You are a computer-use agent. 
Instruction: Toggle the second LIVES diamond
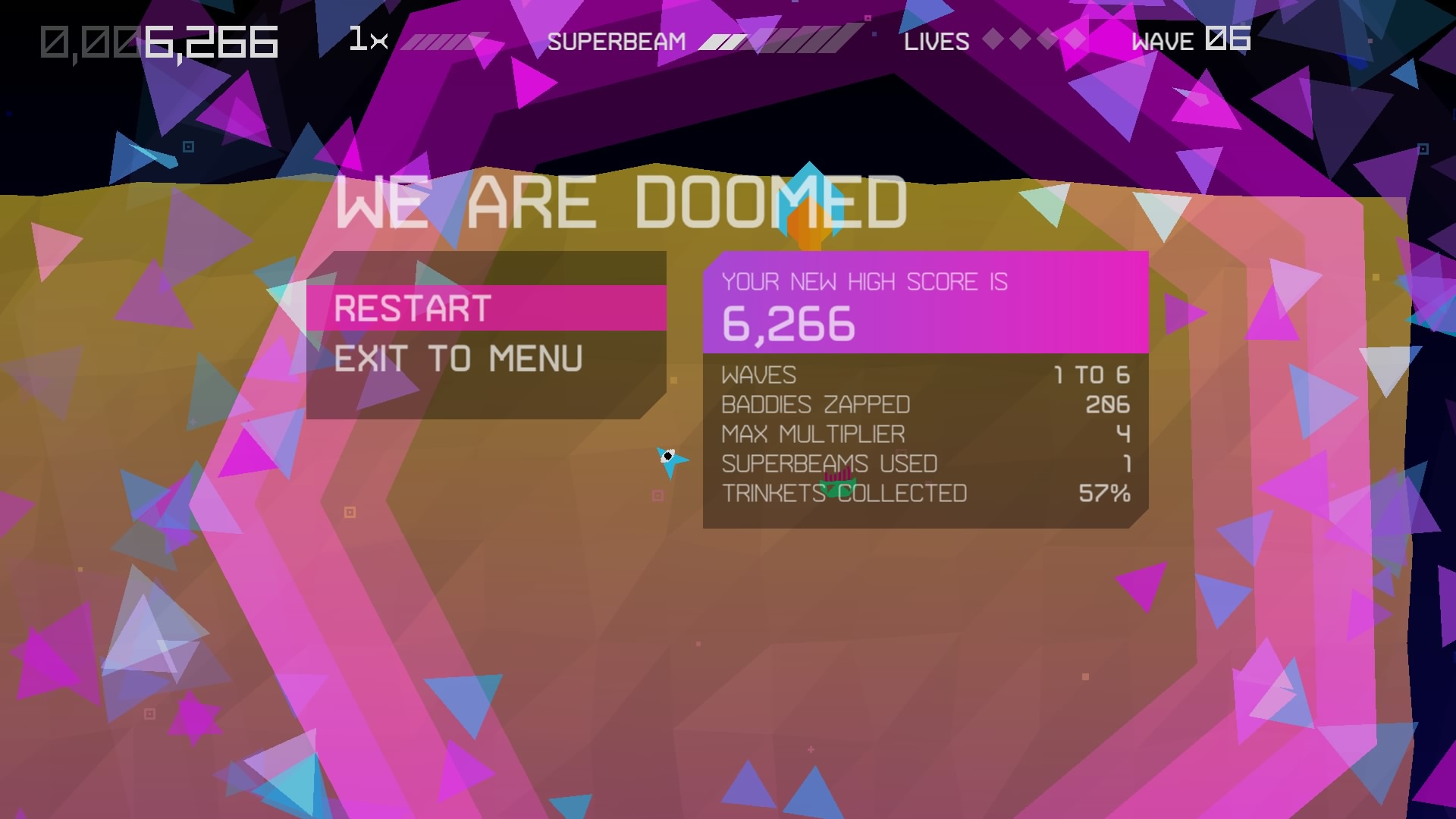[x=1020, y=39]
